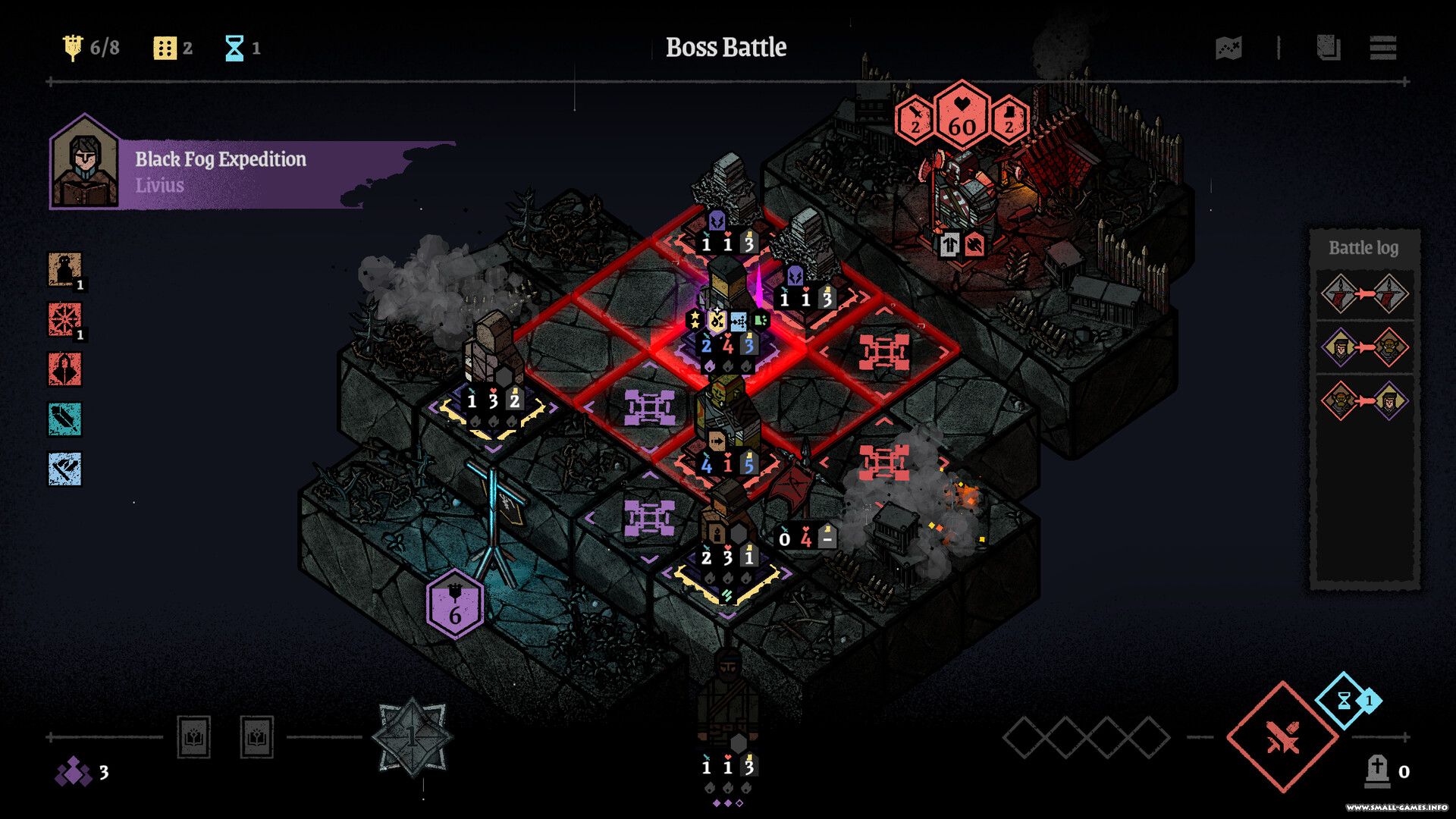
Task: Click Livius's Black Fog Expedition portrait
Action: click(84, 163)
